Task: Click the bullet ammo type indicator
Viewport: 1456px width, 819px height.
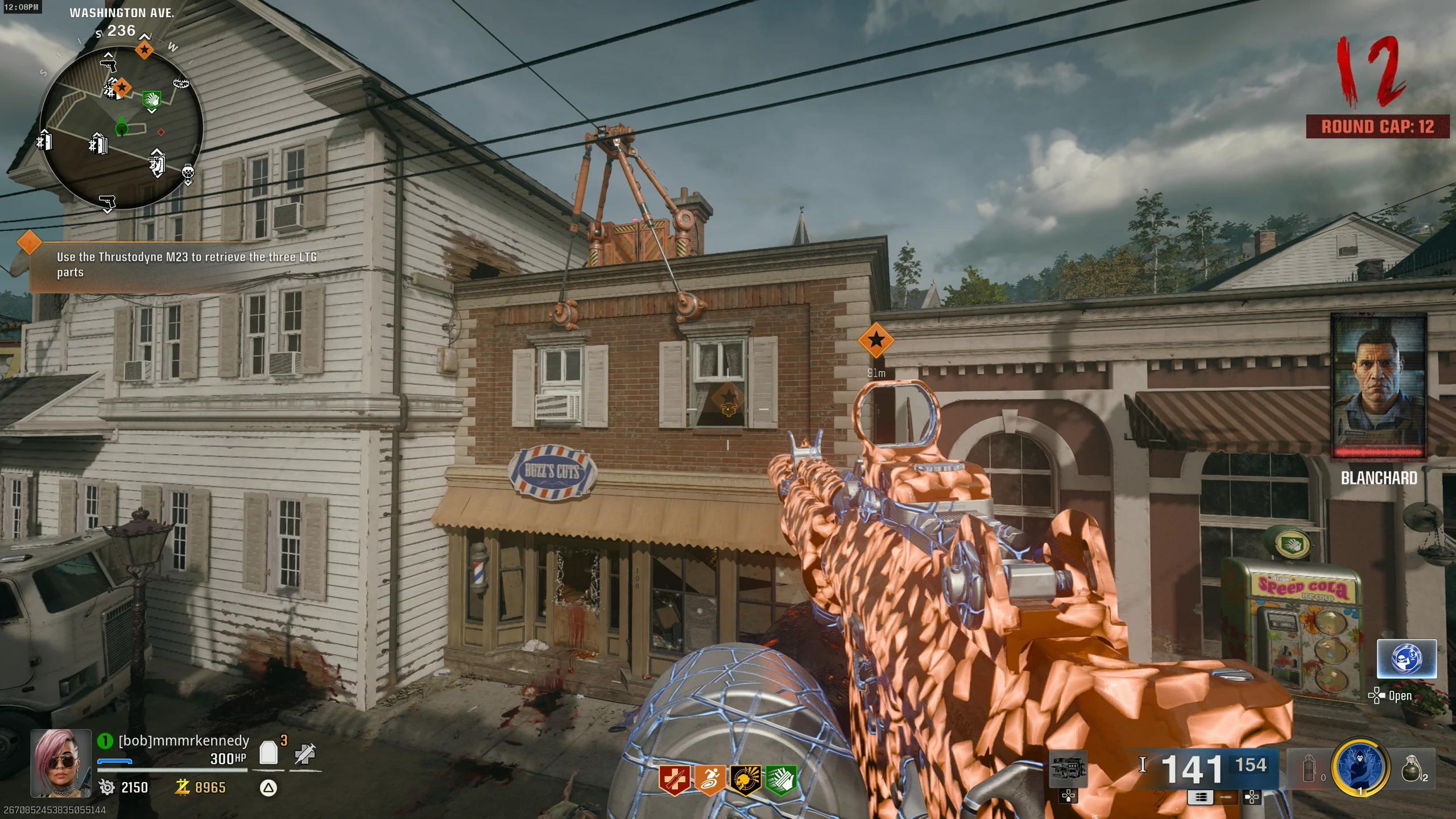Action: coord(1143,765)
